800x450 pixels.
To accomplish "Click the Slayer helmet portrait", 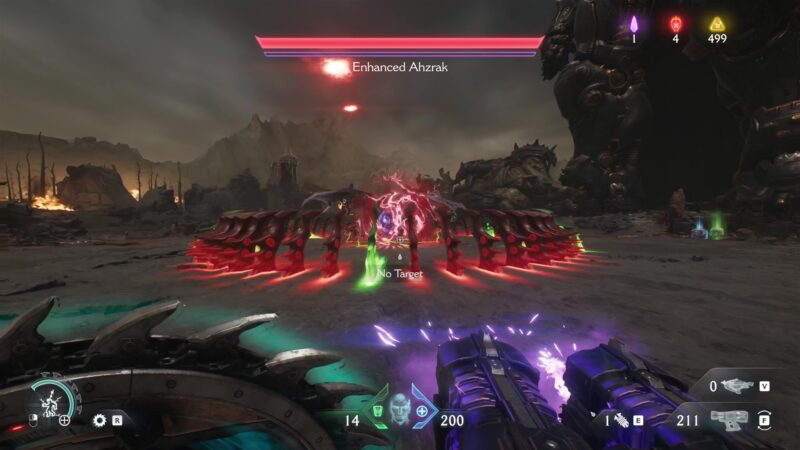I will 400,411.
